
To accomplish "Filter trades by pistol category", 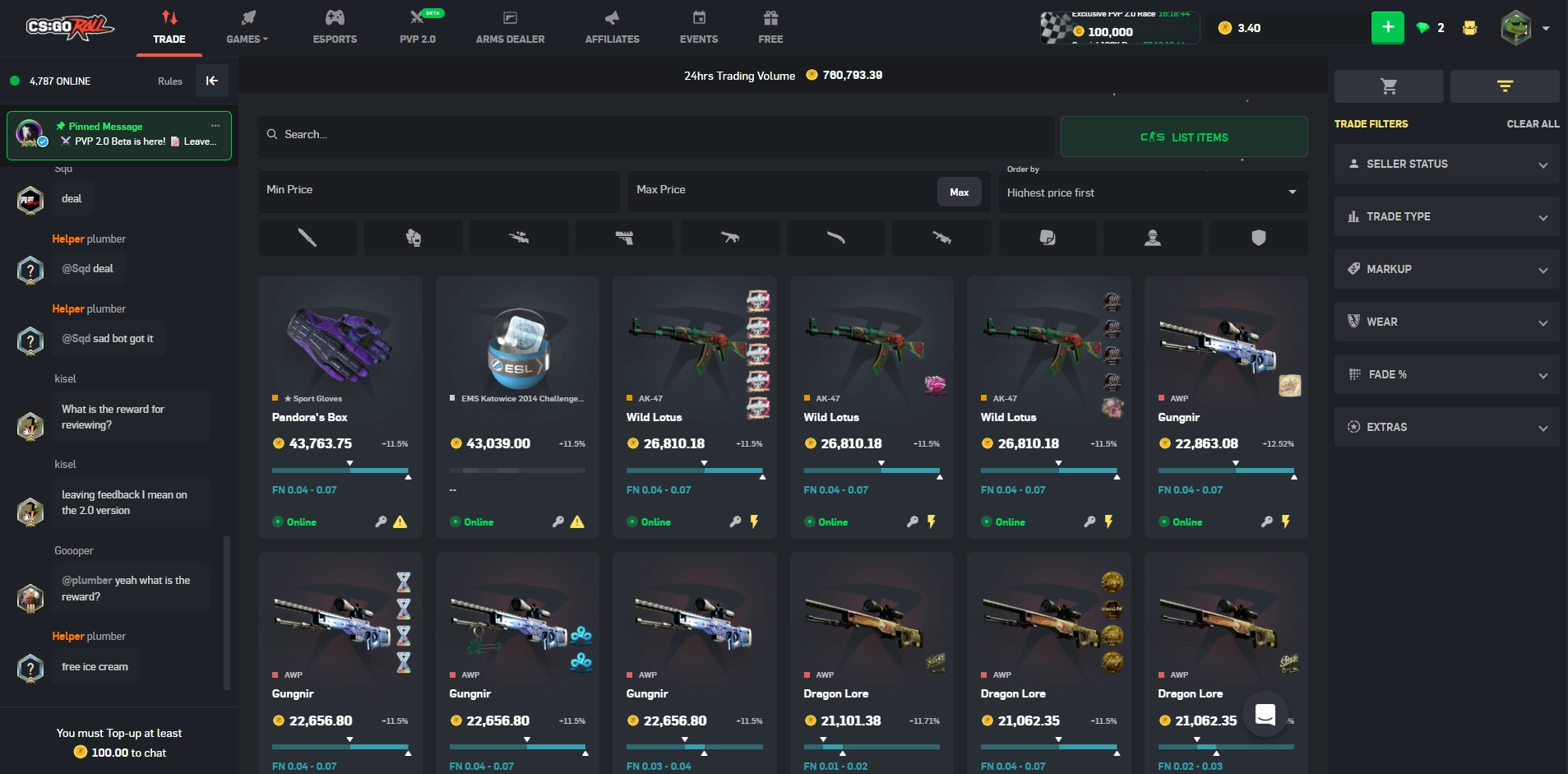I will (624, 238).
